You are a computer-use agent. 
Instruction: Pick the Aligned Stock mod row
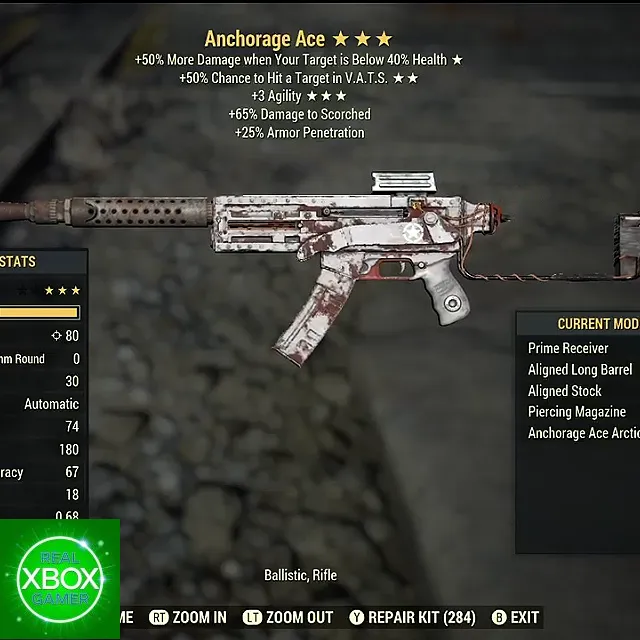pos(565,391)
